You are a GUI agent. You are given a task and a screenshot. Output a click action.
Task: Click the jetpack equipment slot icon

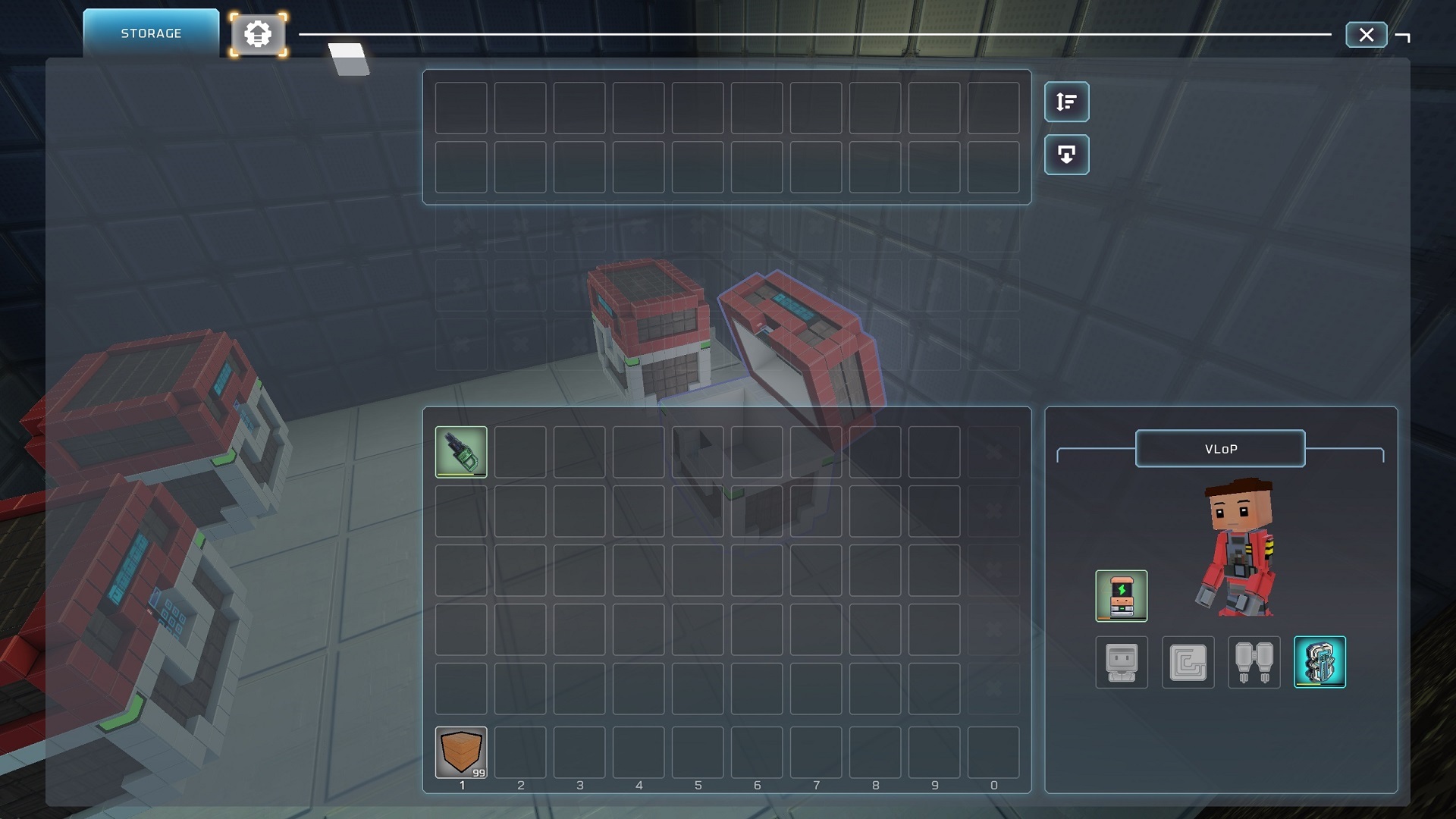tap(1254, 662)
